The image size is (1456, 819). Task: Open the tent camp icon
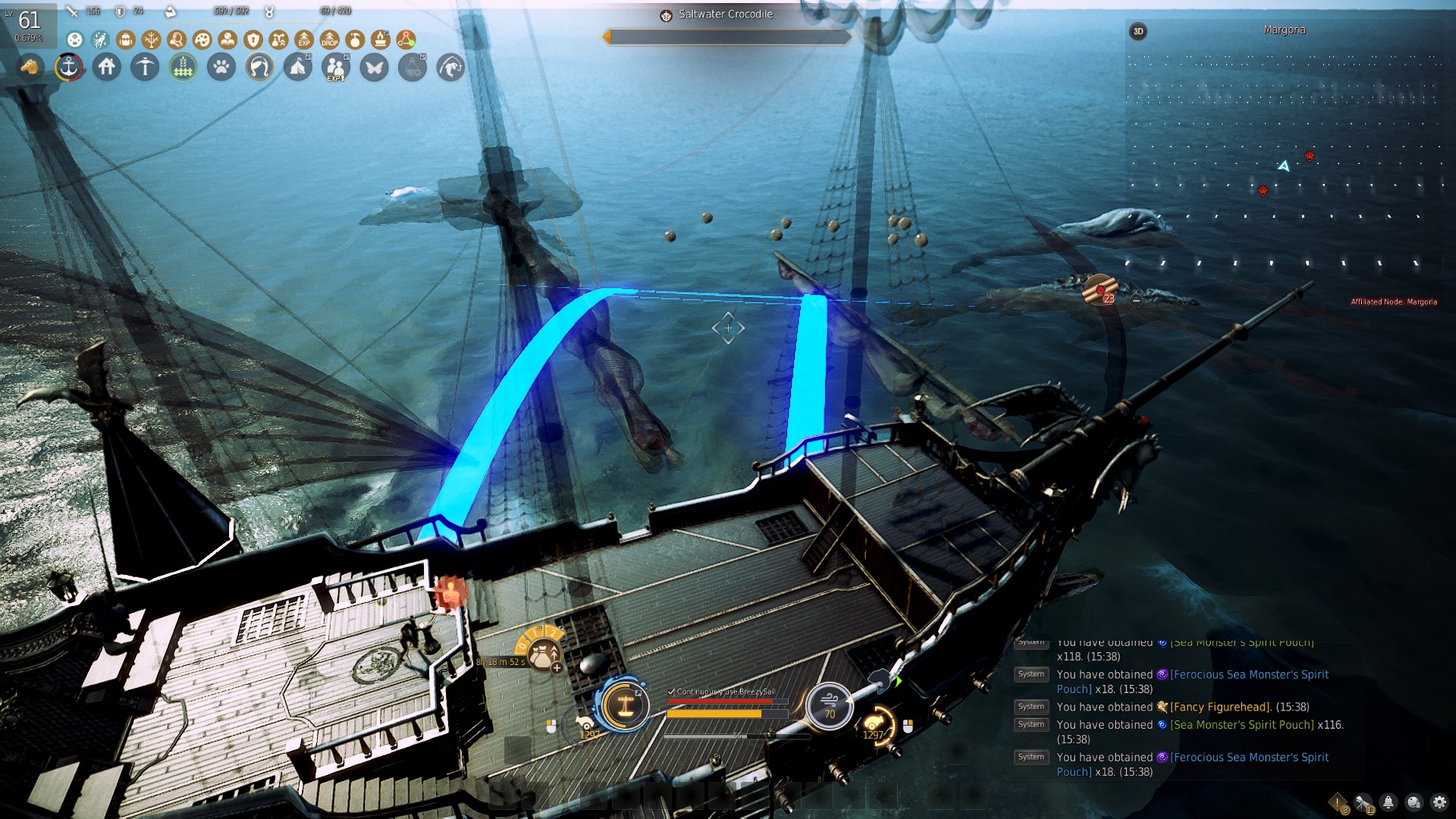click(298, 67)
